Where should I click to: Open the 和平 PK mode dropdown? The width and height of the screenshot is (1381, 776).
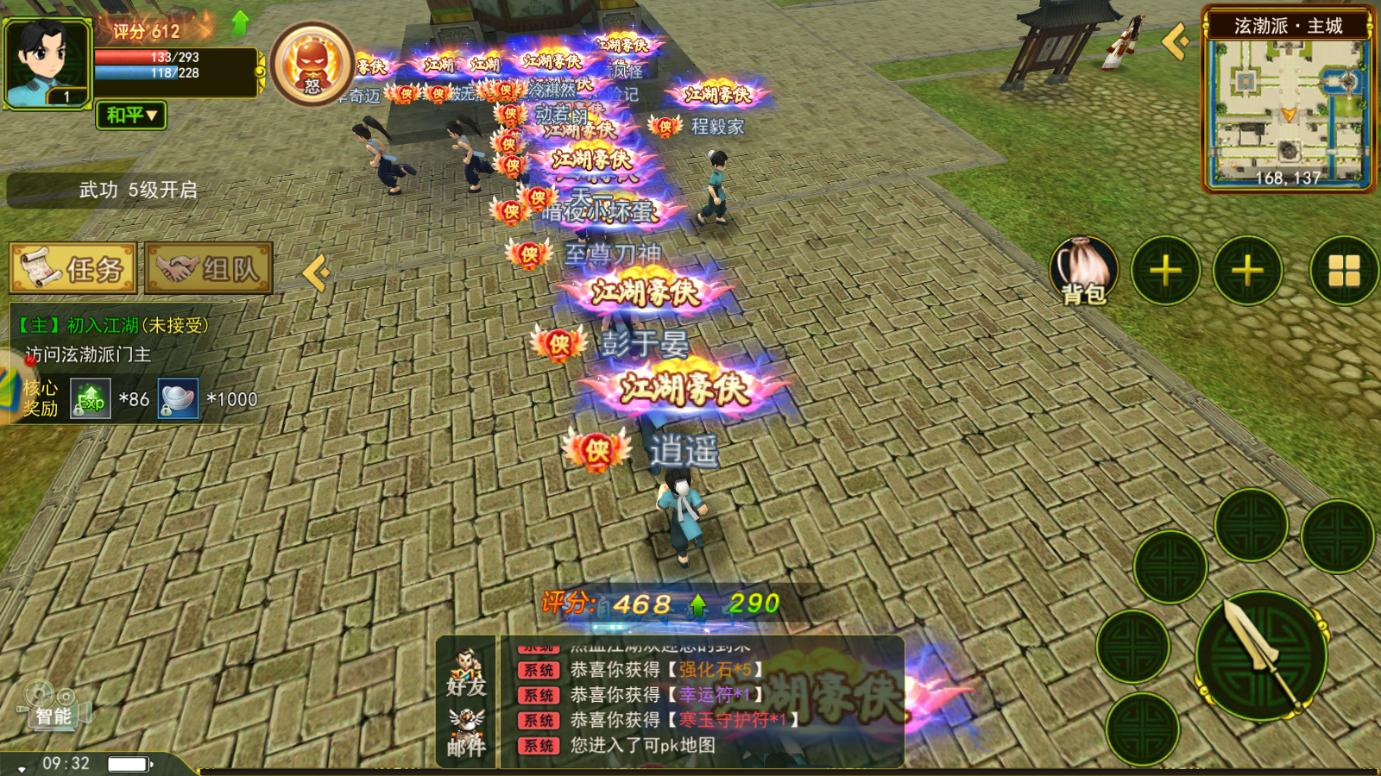pyautogui.click(x=130, y=115)
